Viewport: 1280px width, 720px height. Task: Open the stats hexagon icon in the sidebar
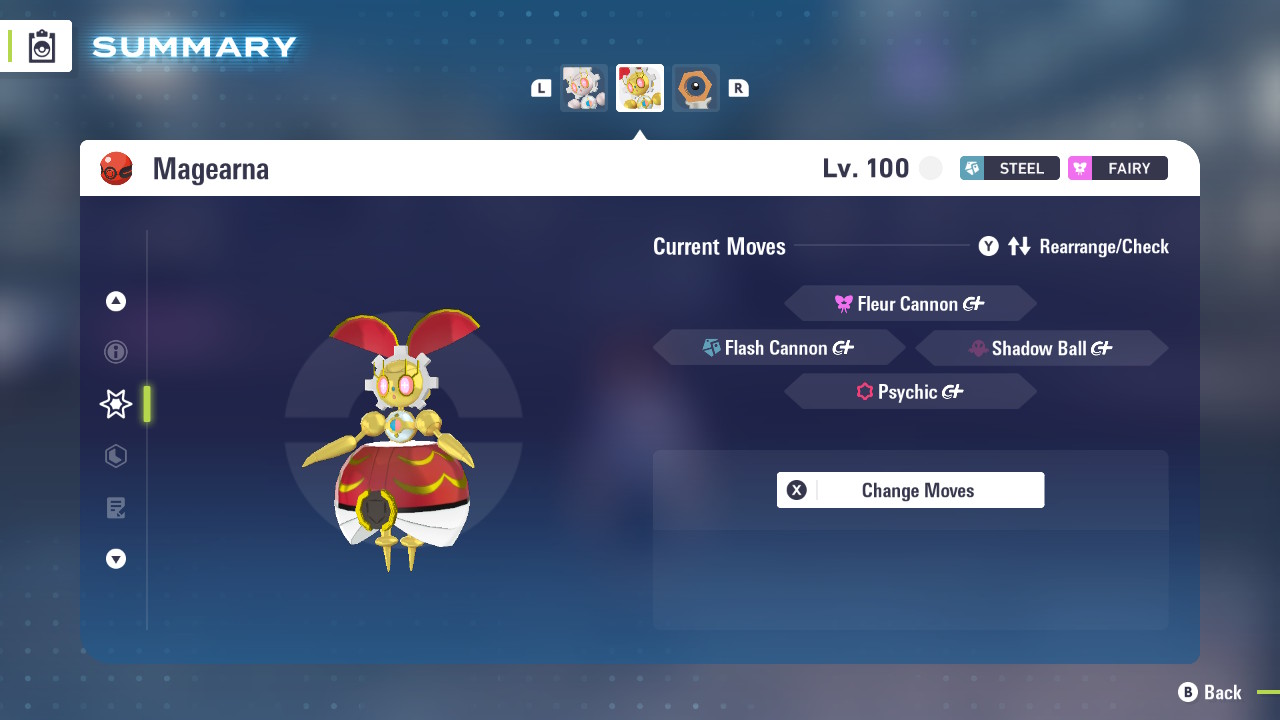click(116, 456)
